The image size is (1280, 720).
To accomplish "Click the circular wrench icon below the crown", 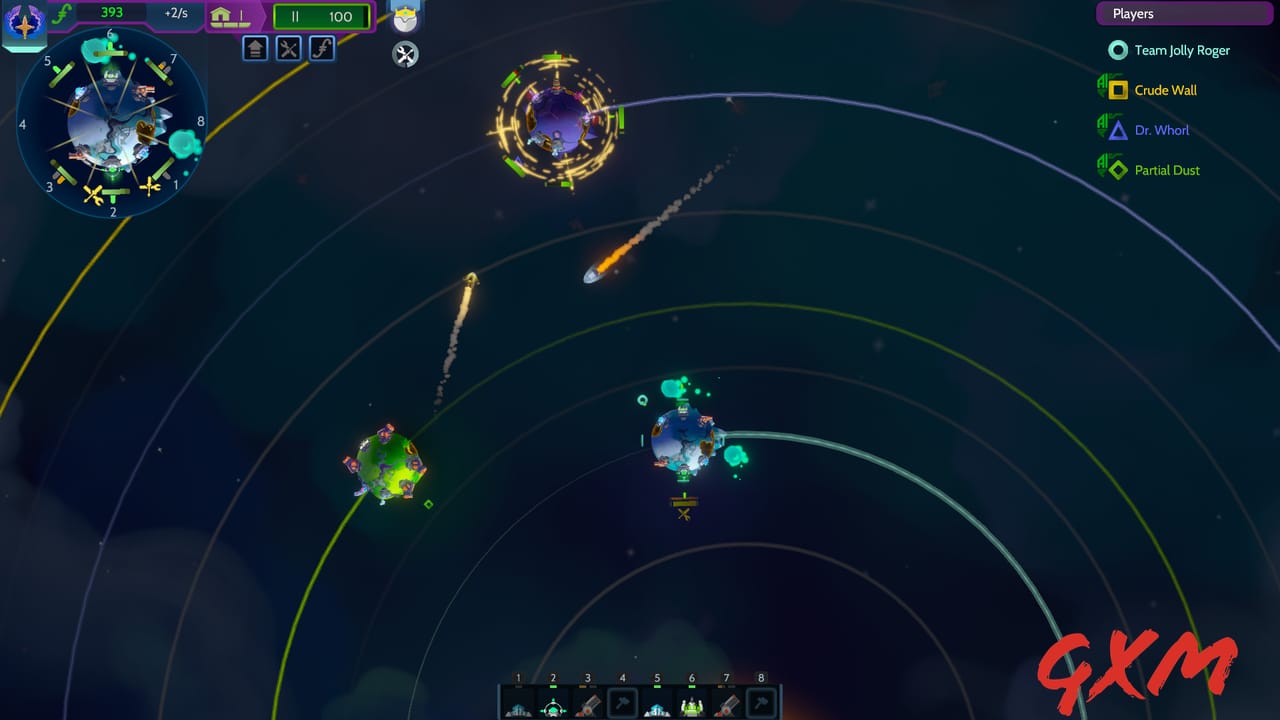I will point(404,55).
